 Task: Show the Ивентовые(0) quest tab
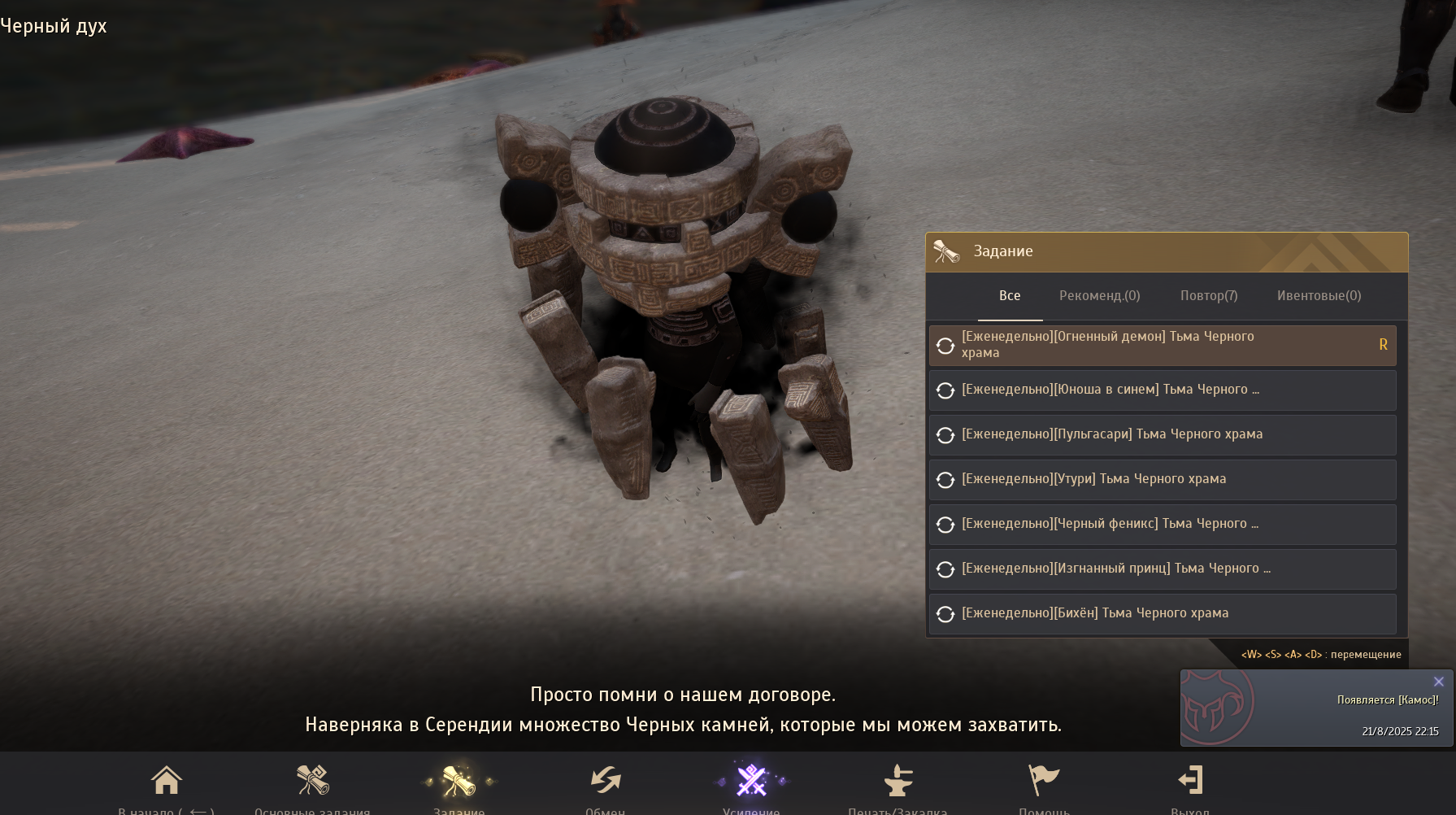(x=1319, y=296)
